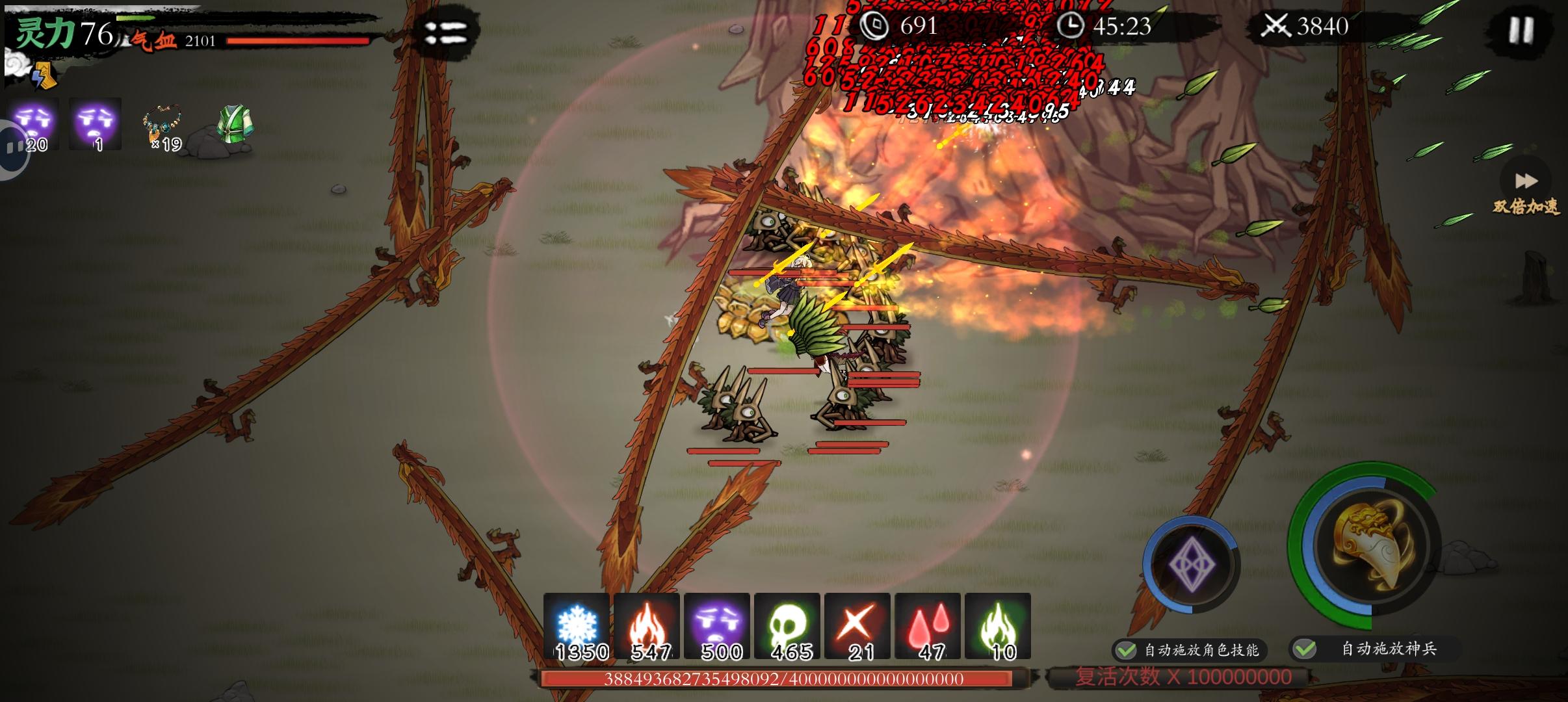Tap the floating pause overlay bubble
Image resolution: width=1568 pixels, height=702 pixels.
[x=12, y=148]
